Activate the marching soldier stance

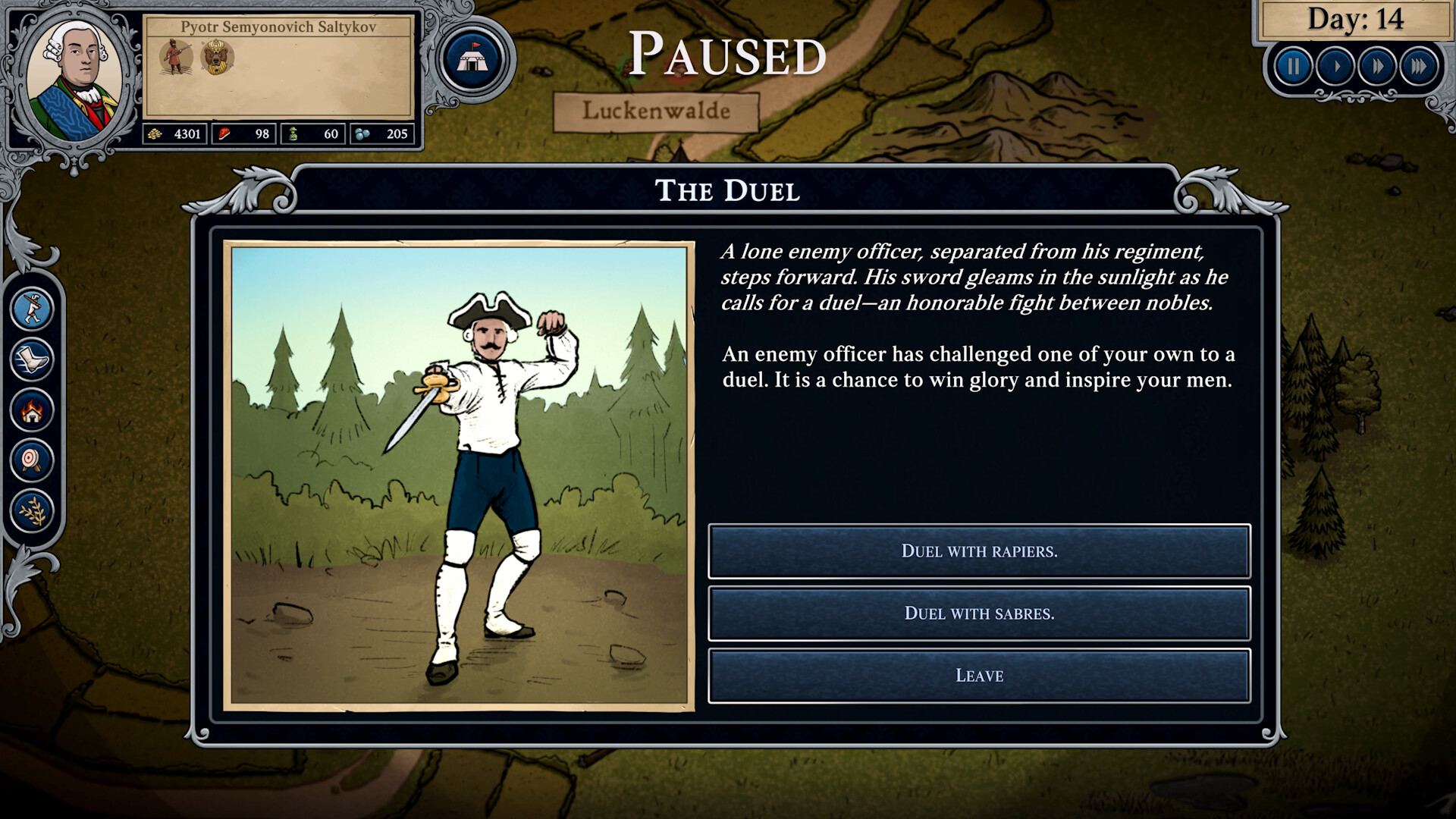coord(32,309)
